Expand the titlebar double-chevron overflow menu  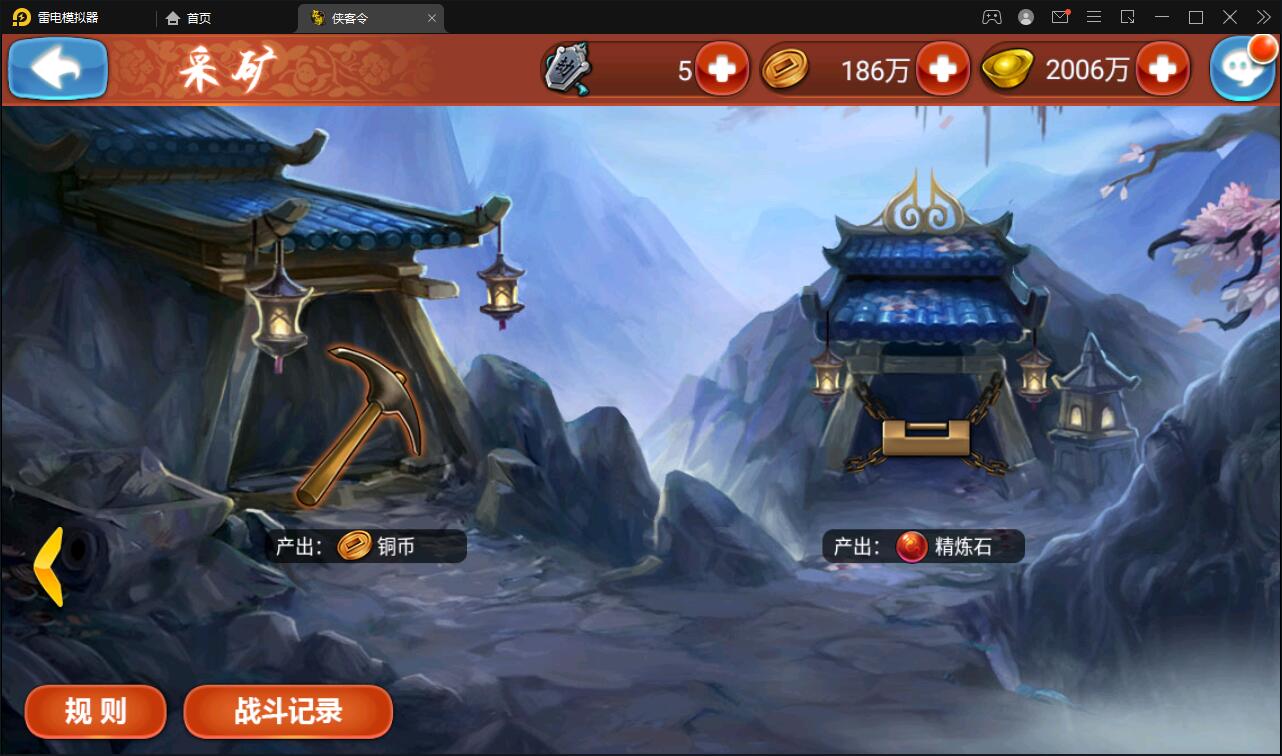(1264, 17)
